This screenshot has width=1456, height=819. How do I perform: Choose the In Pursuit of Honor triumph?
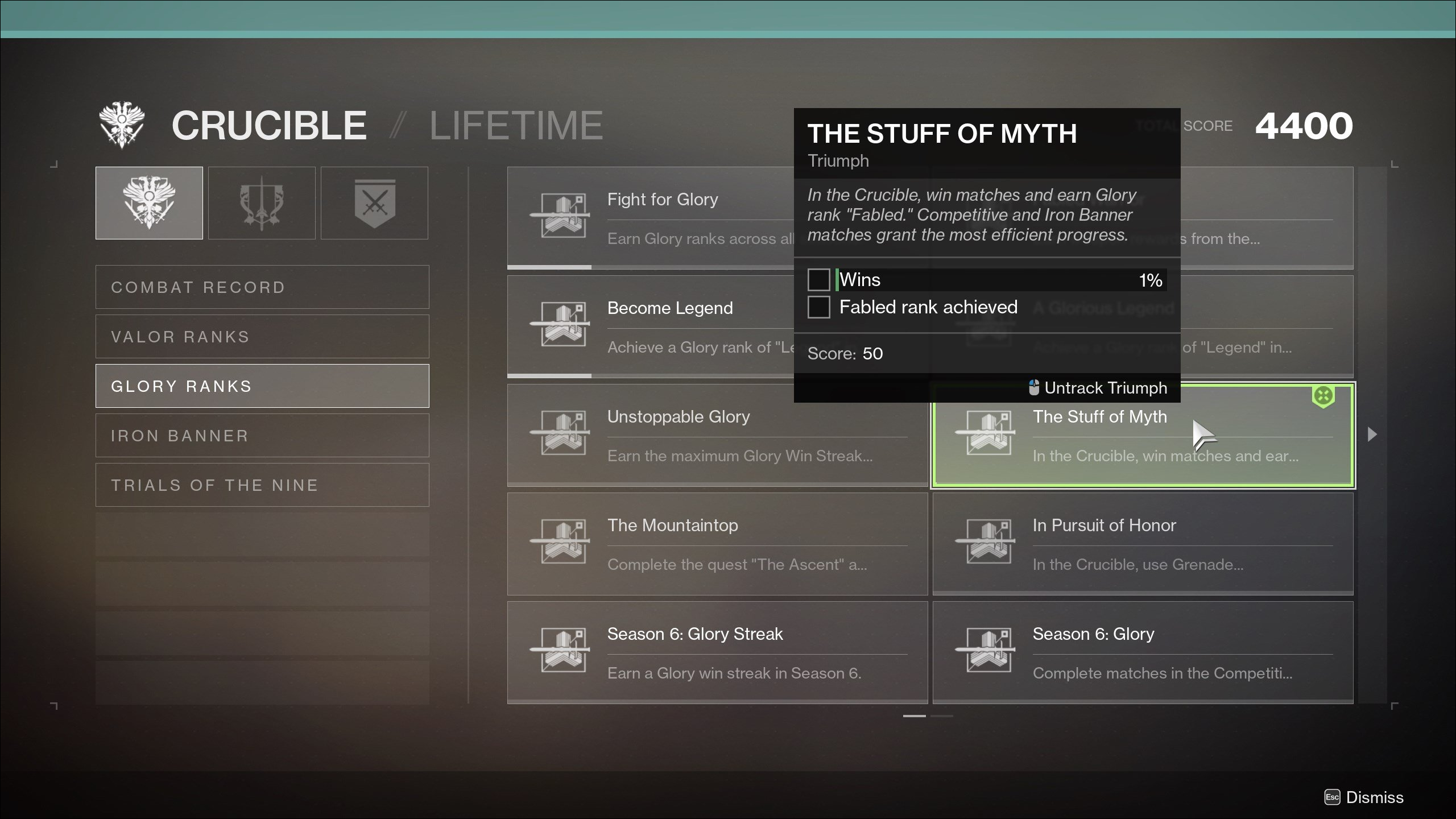1143,544
